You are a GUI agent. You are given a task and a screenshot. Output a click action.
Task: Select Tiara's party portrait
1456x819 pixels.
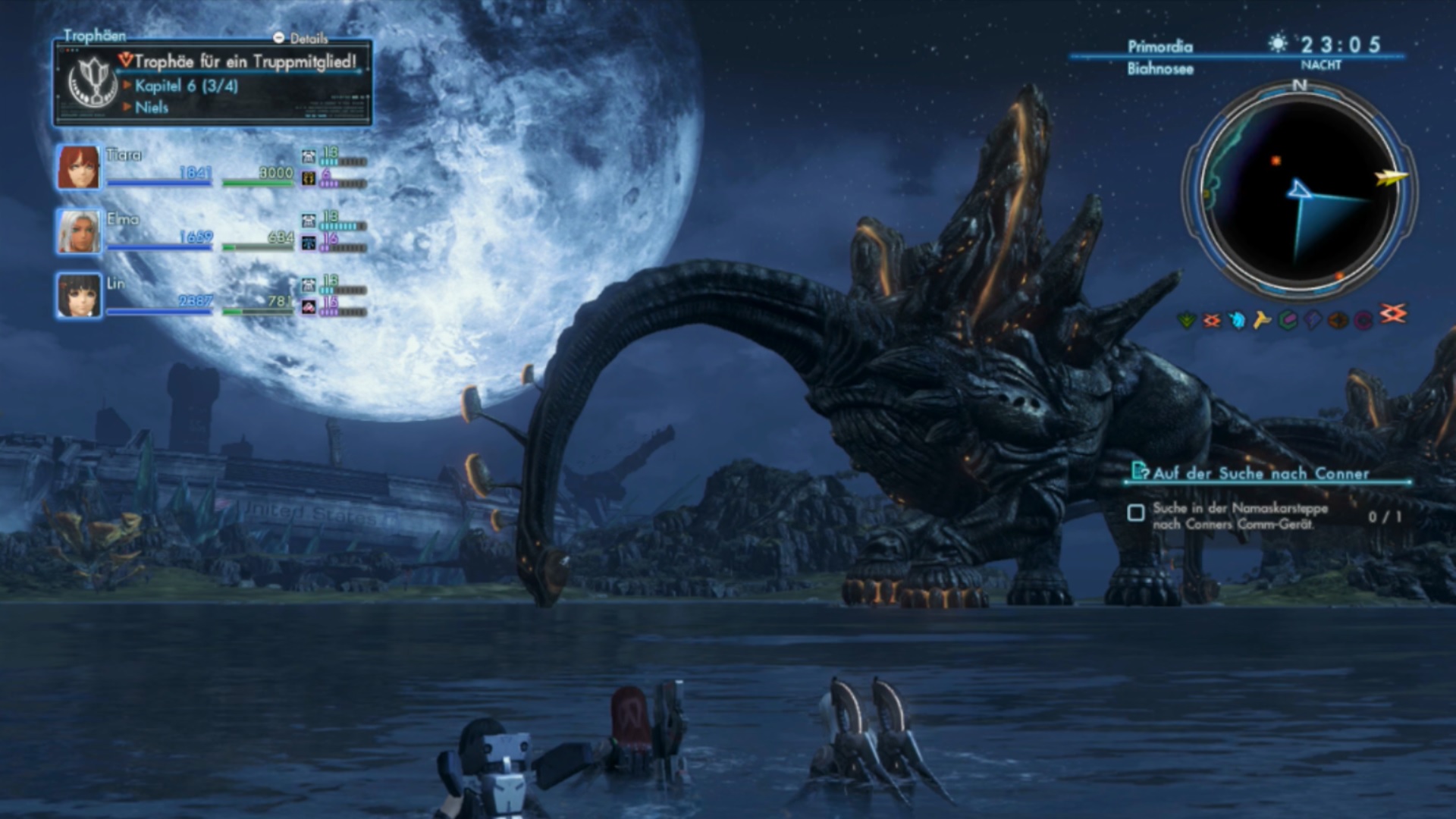(x=78, y=167)
